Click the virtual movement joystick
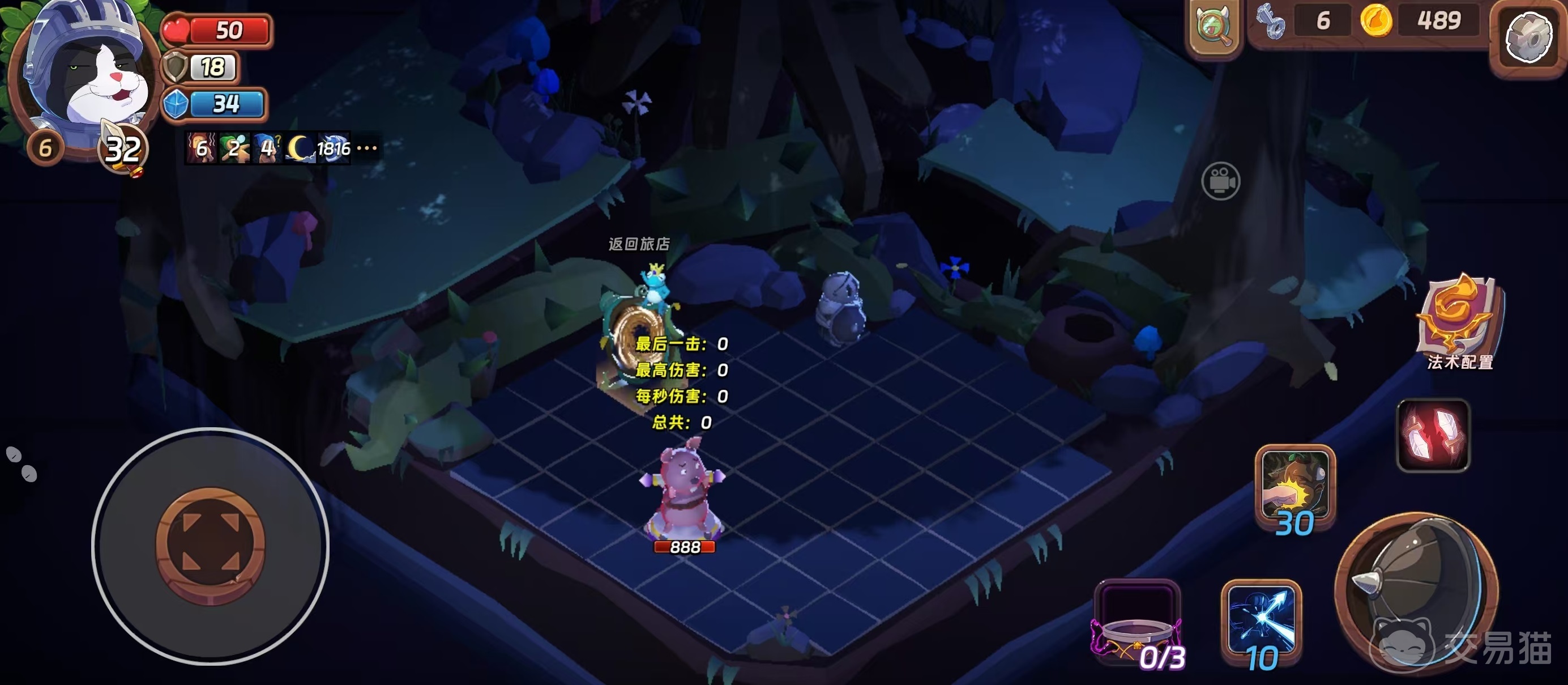The image size is (1568, 685). click(211, 546)
